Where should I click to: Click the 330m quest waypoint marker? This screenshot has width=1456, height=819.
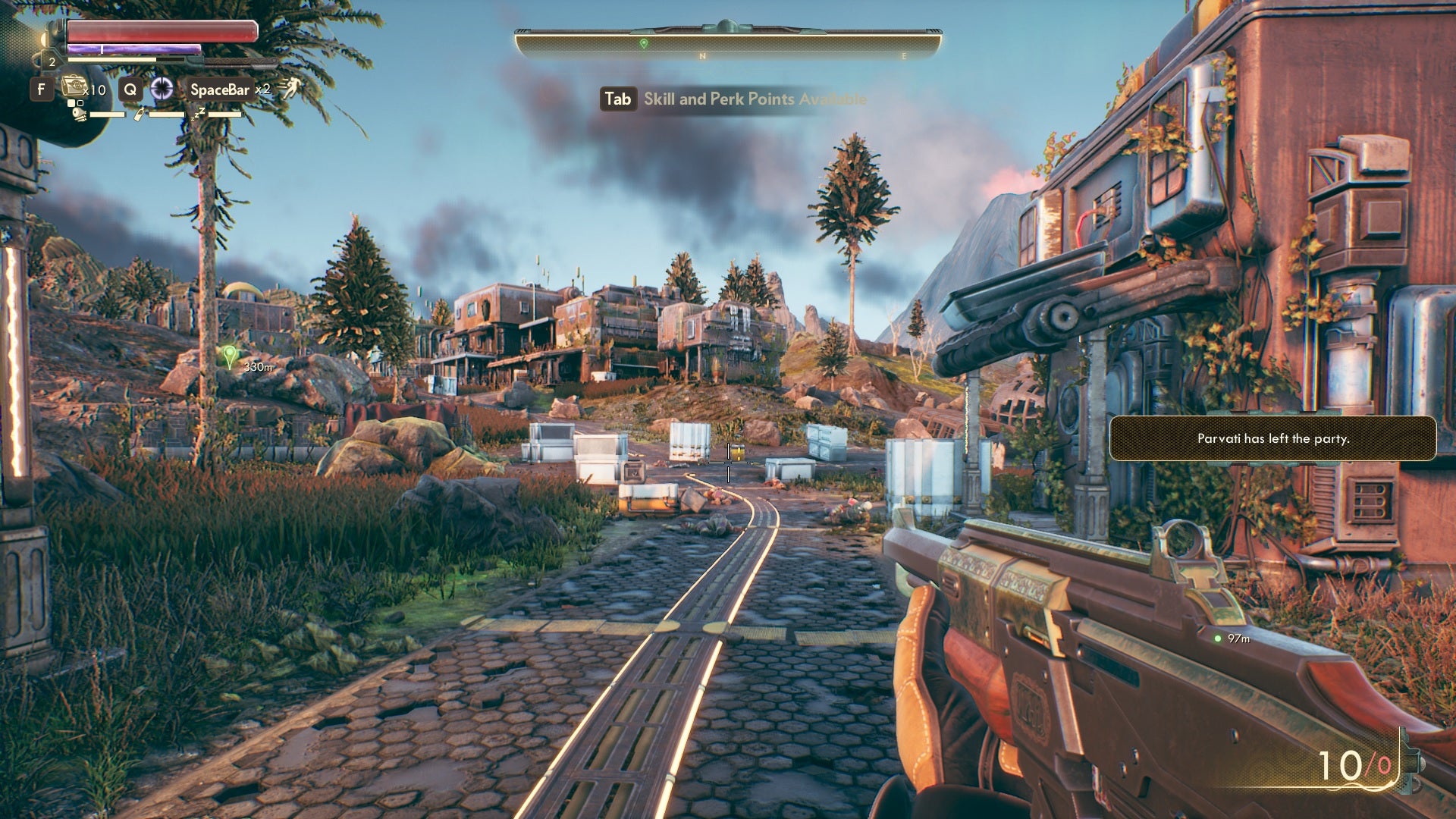[x=230, y=356]
